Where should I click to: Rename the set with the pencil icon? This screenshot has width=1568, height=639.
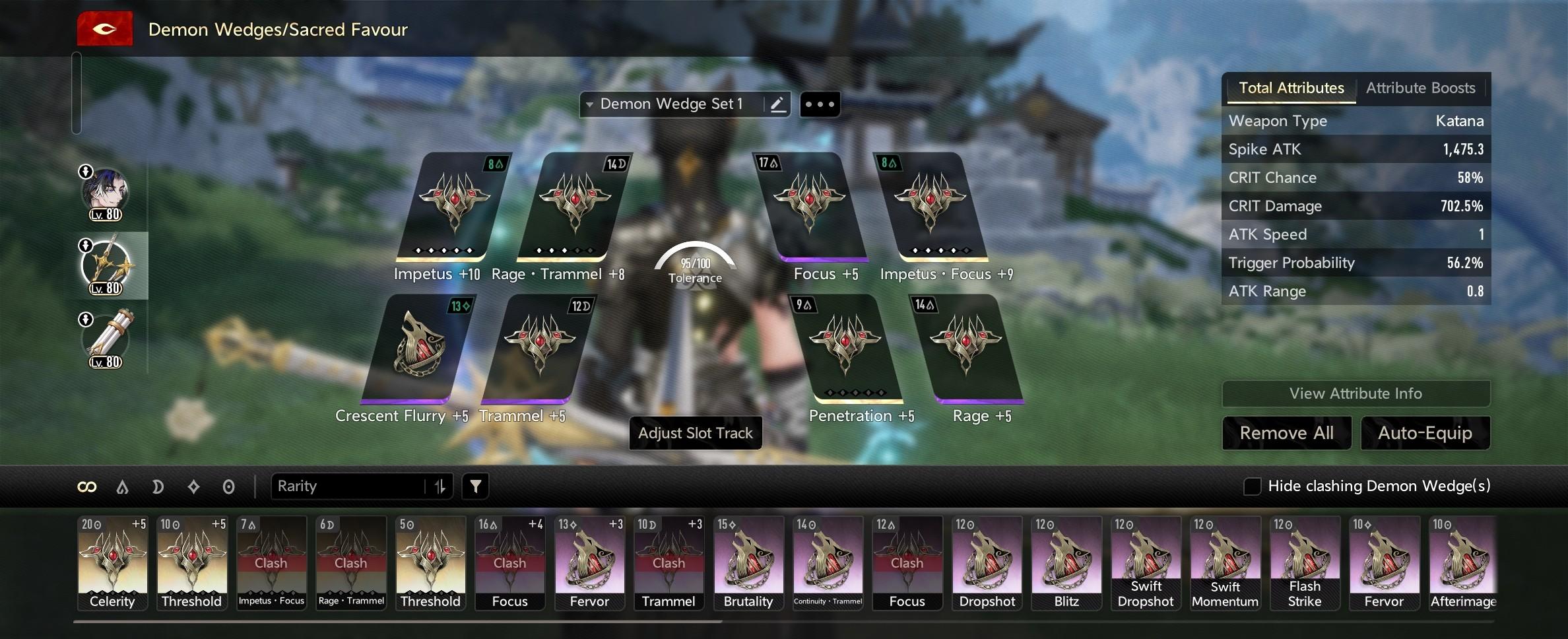tap(777, 104)
